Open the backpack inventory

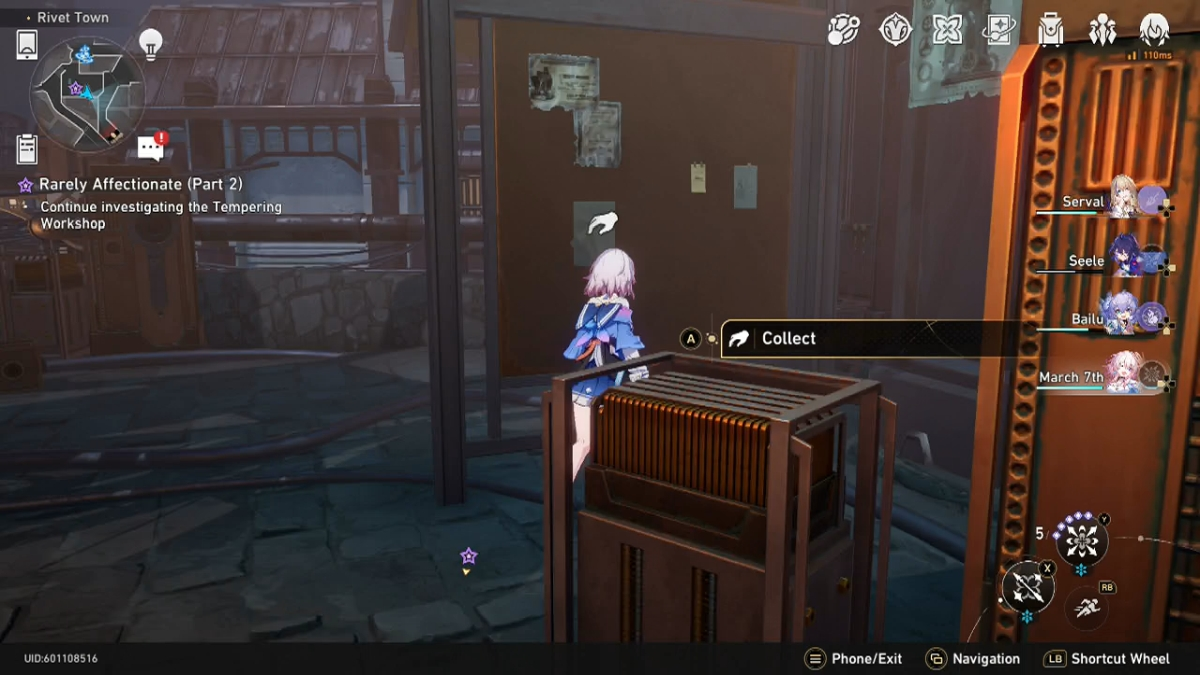click(x=1051, y=30)
